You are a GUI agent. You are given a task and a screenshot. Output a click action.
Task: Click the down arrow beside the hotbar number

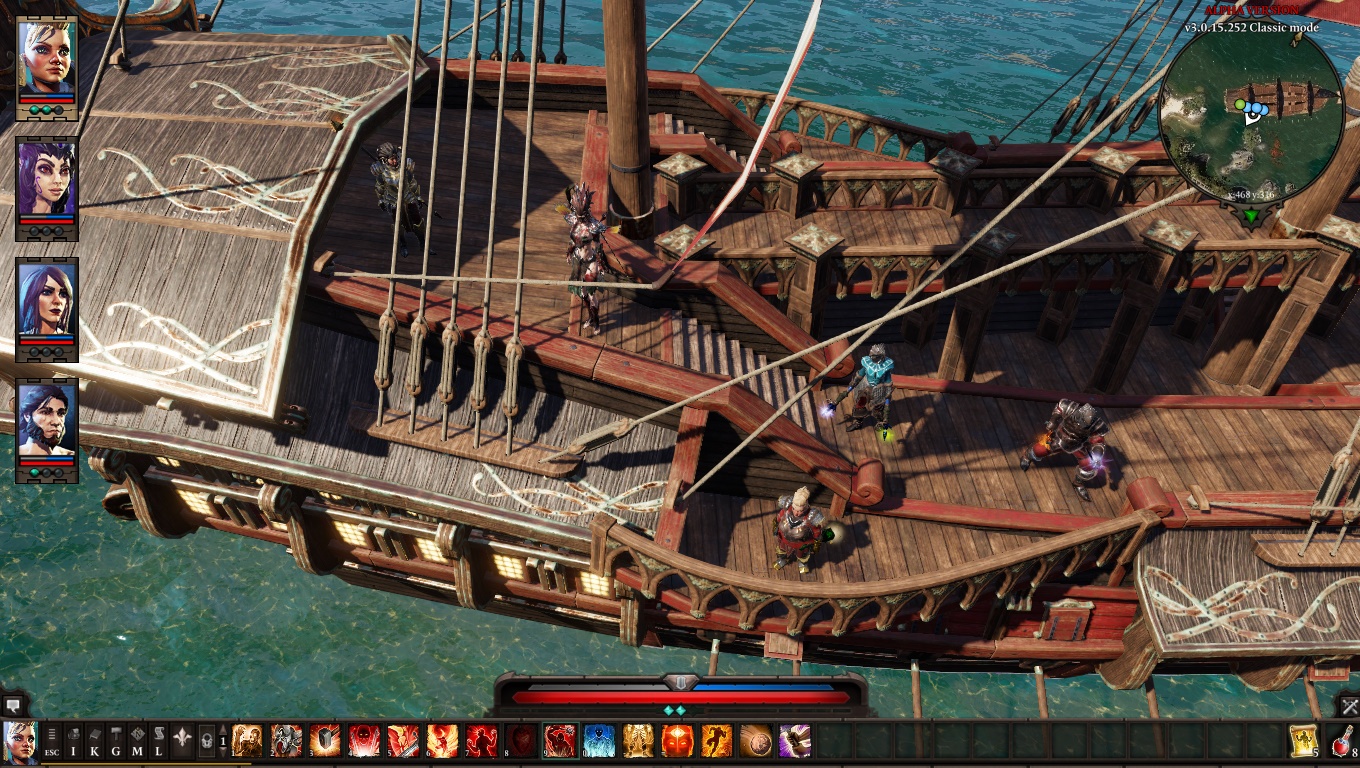pos(224,752)
